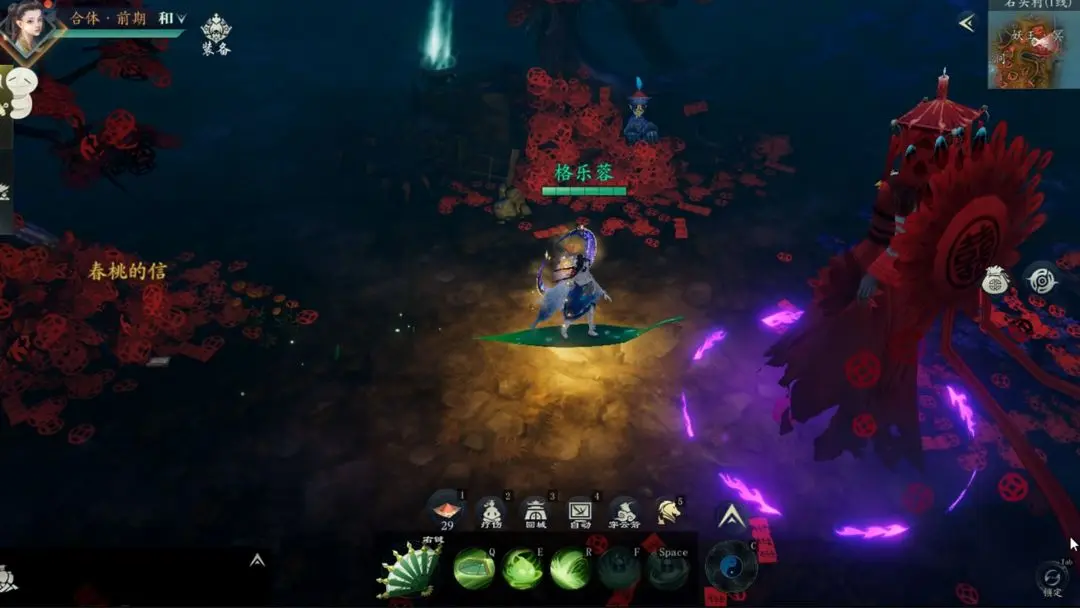1080x608 pixels.
Task: Click the 回城 return-to-town shortcut
Action: click(535, 512)
